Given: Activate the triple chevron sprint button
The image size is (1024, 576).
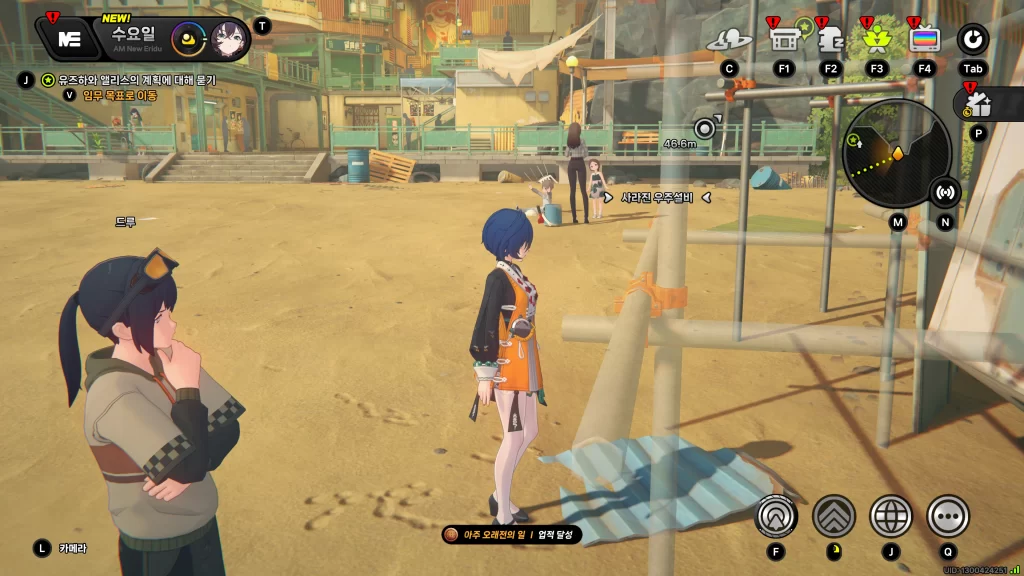Looking at the screenshot, I should coord(834,516).
